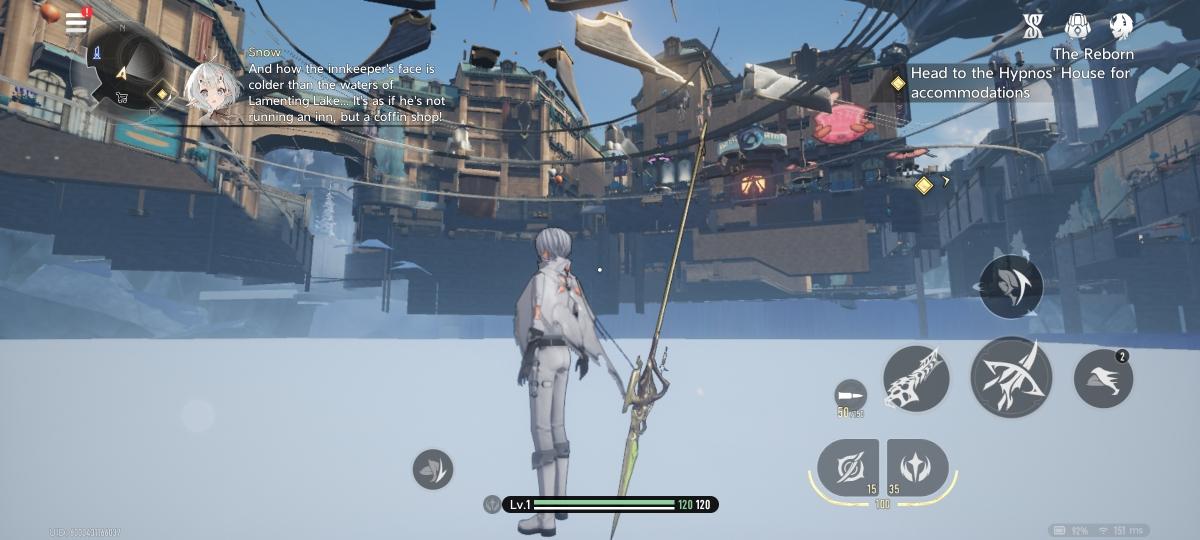Open the circular minimap
Screen dimensions: 1200x540
tap(128, 66)
